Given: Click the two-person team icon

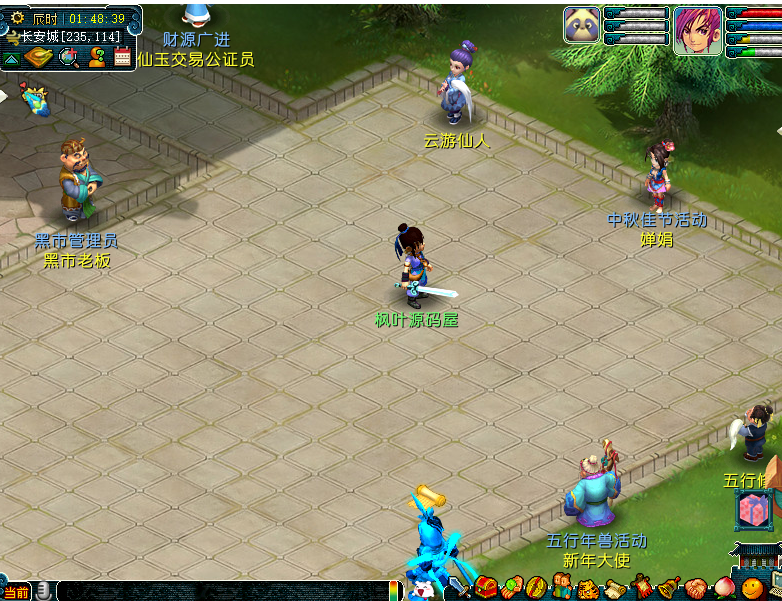Looking at the screenshot, I should click(561, 588).
